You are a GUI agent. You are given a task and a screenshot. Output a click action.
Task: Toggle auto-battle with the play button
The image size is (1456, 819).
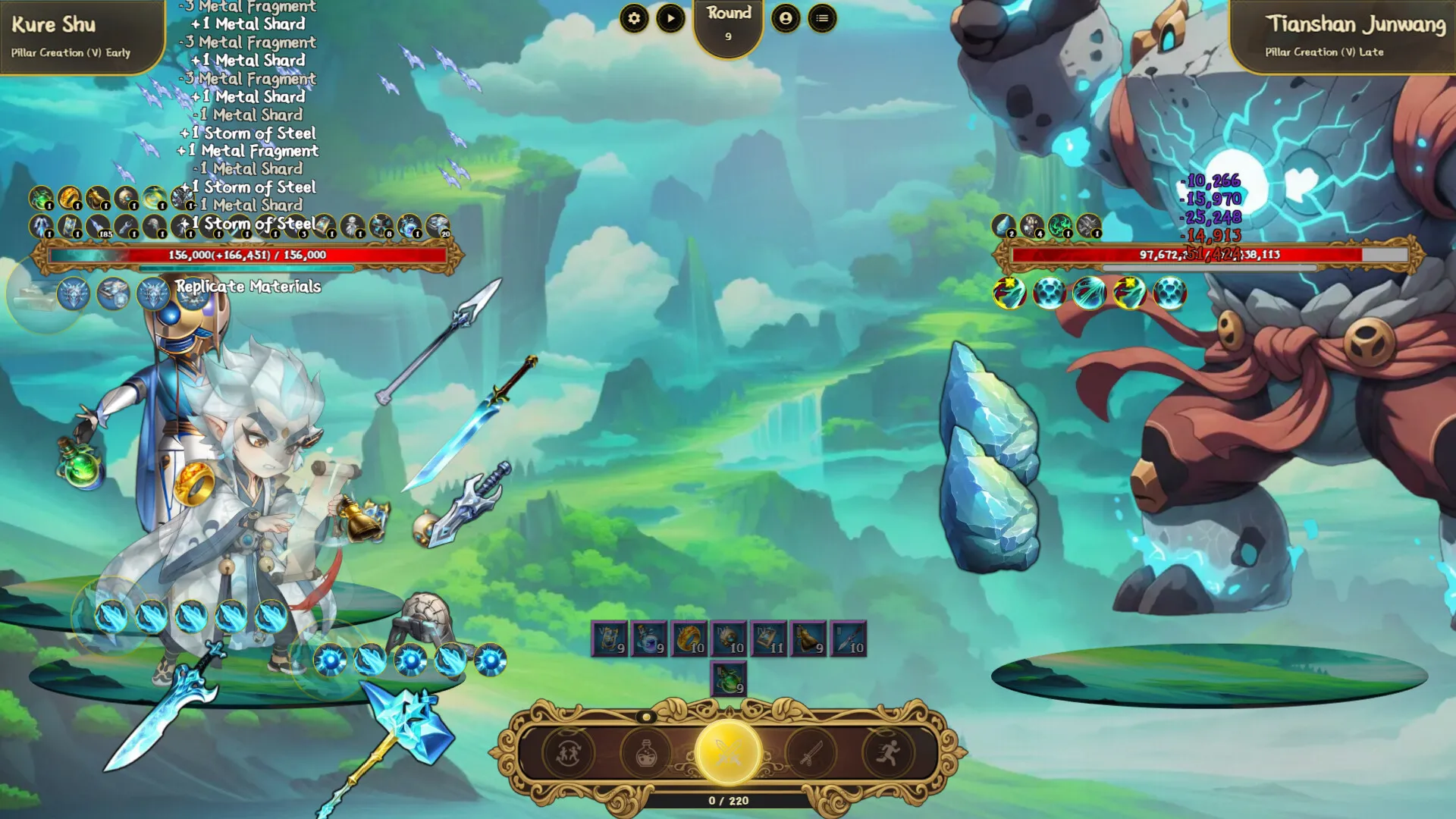coord(670,19)
